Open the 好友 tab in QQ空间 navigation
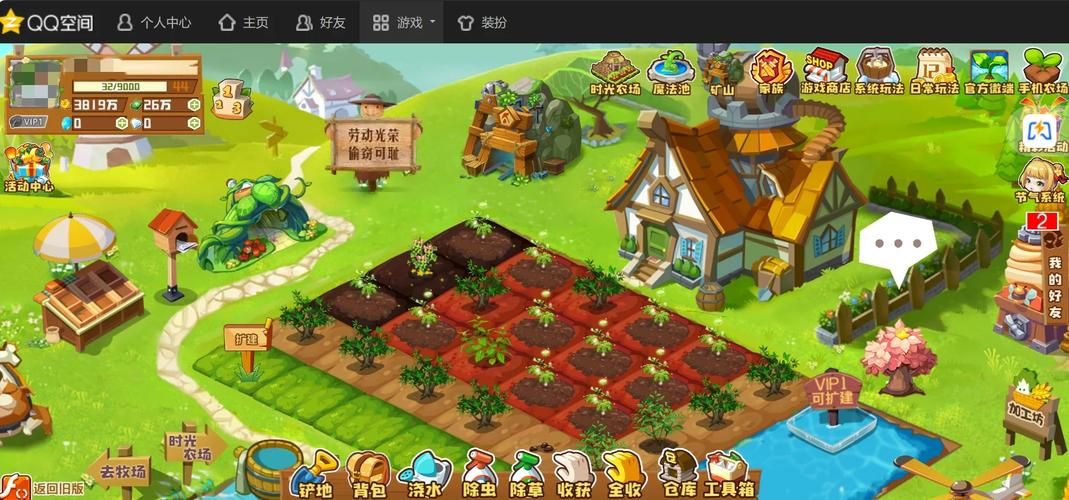This screenshot has height=500, width=1069. coord(320,22)
